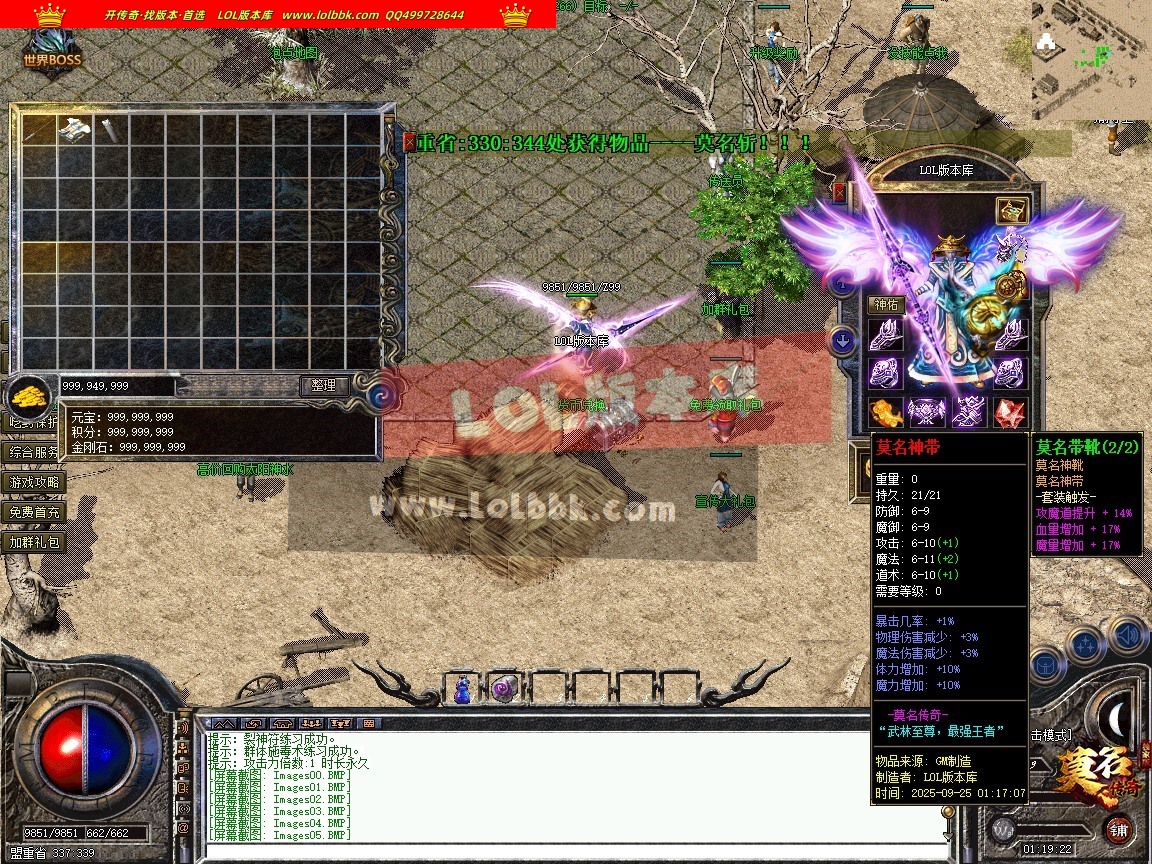This screenshot has height=864, width=1152.
Task: Select the white armor item in the bag
Action: (x=75, y=129)
